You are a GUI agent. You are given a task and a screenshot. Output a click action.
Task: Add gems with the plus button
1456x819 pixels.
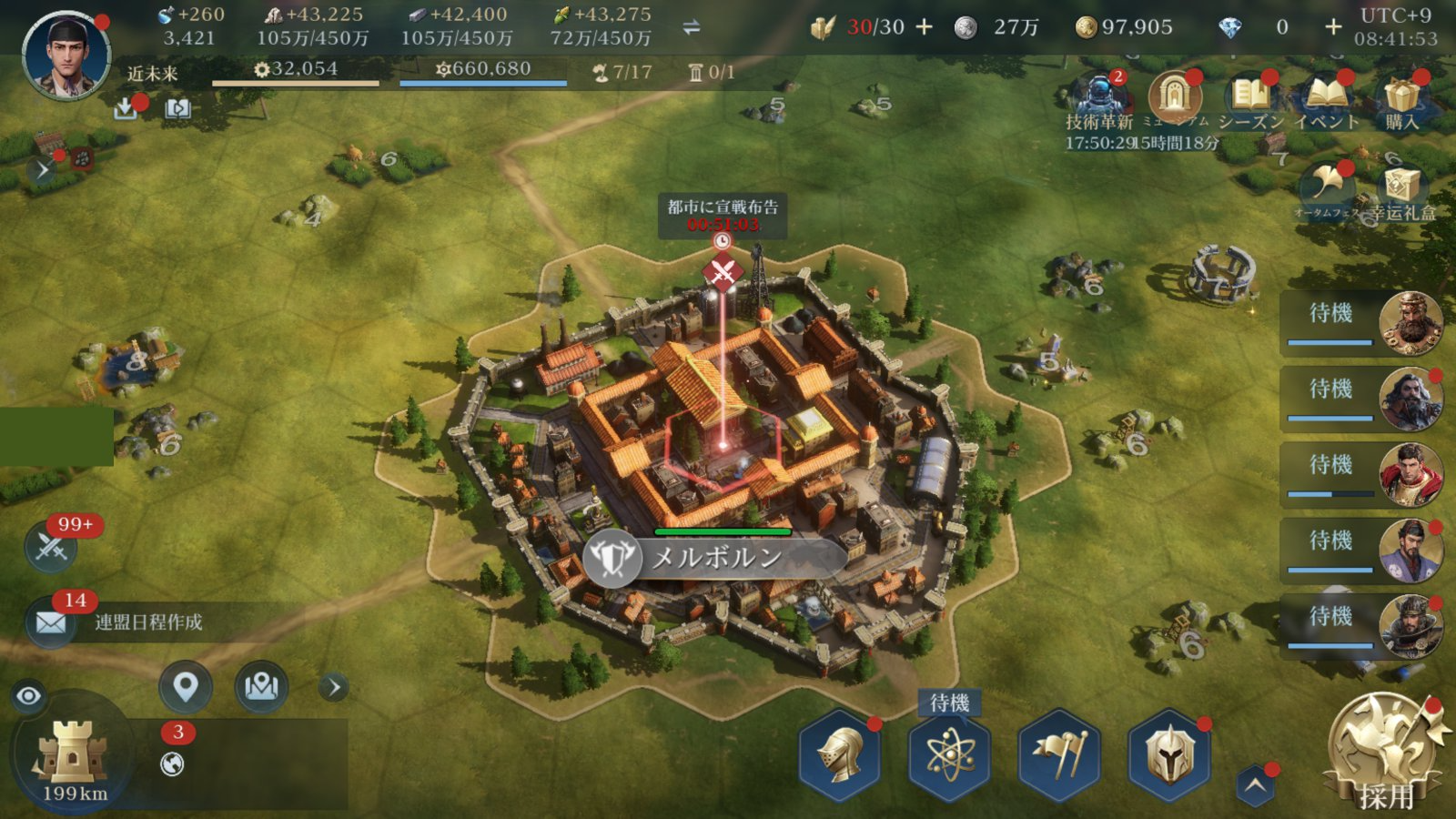pyautogui.click(x=1333, y=27)
